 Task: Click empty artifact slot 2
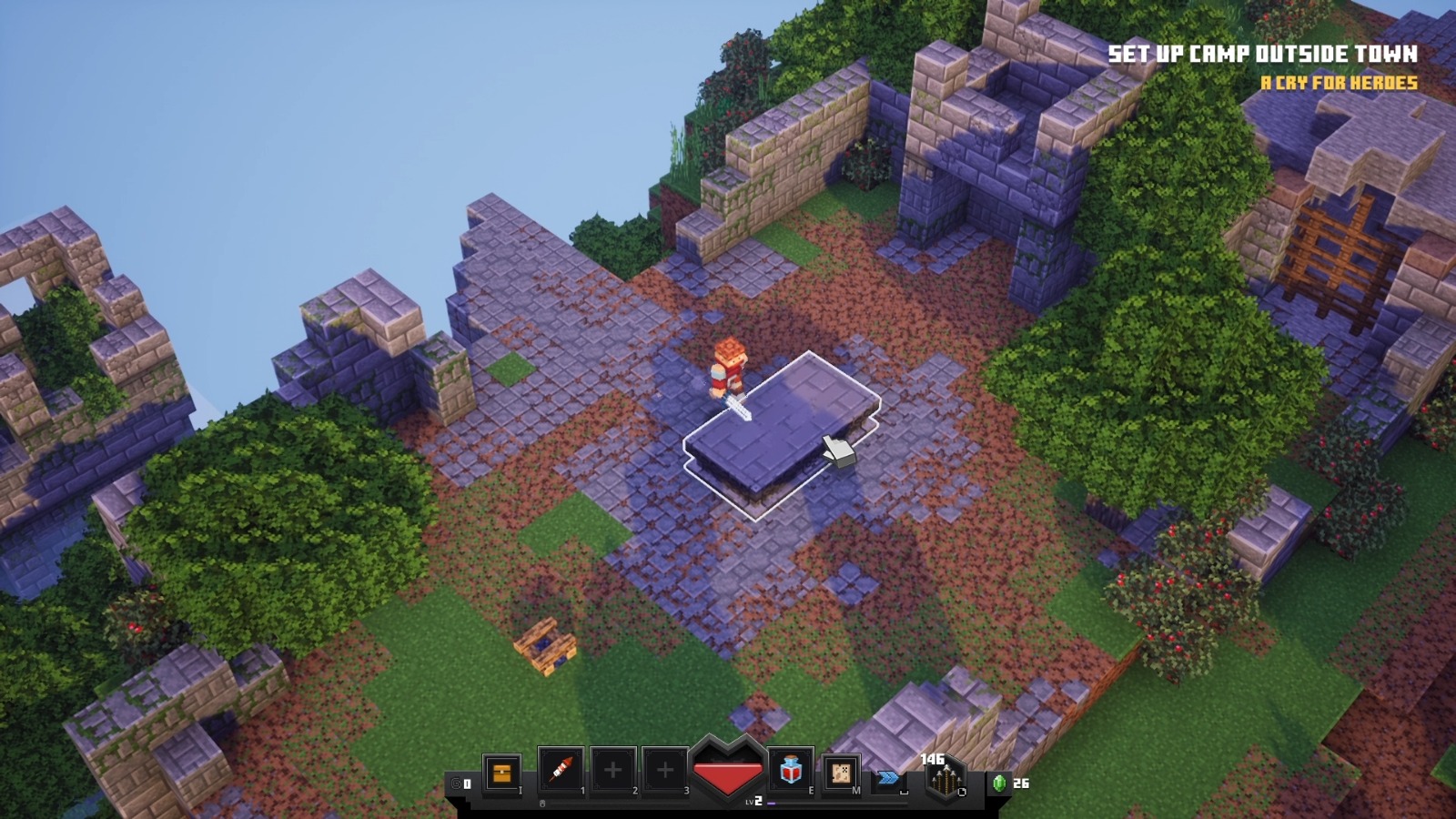[x=614, y=772]
